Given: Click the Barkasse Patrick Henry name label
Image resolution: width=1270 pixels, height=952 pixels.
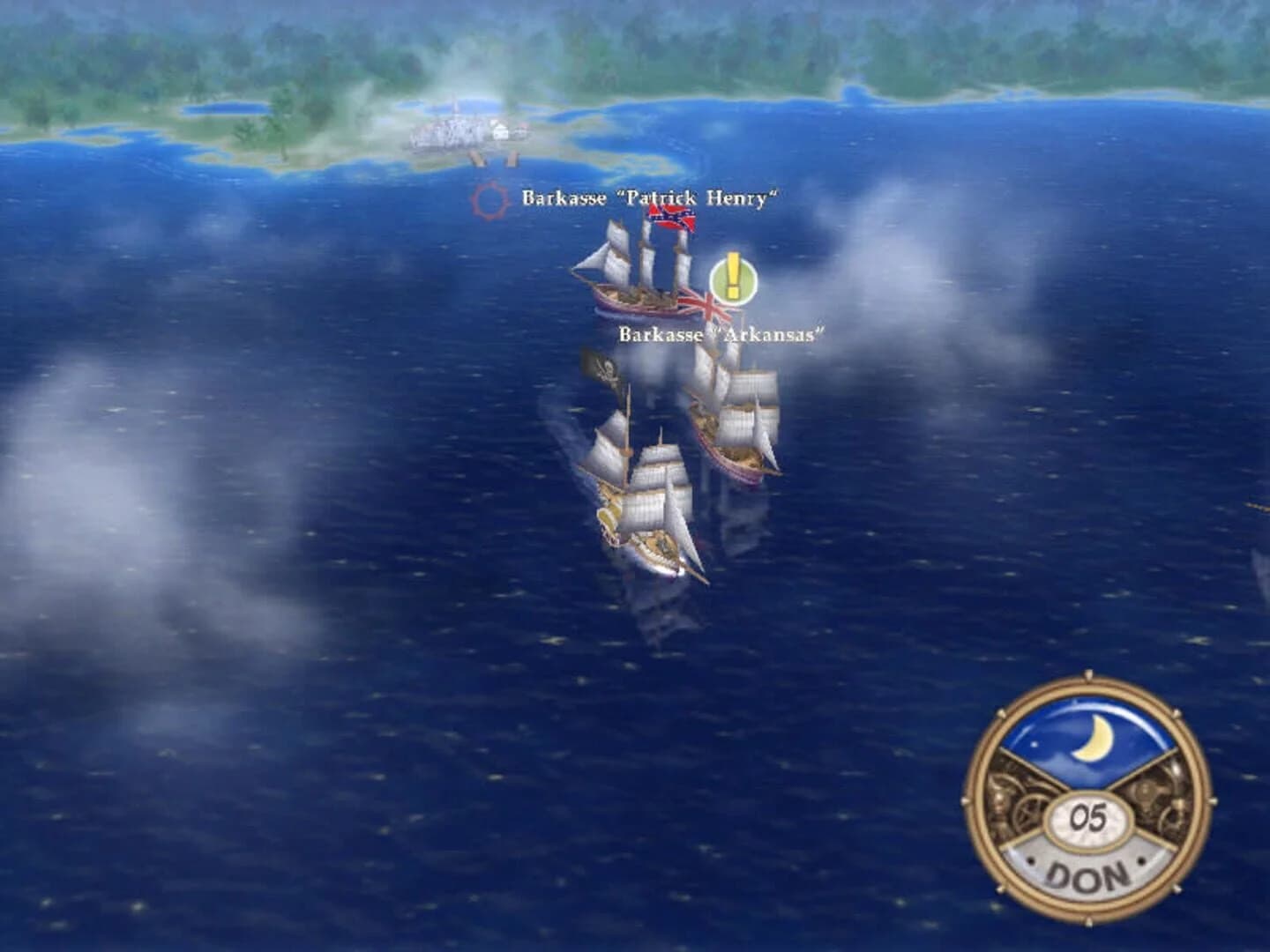Looking at the screenshot, I should tap(650, 197).
